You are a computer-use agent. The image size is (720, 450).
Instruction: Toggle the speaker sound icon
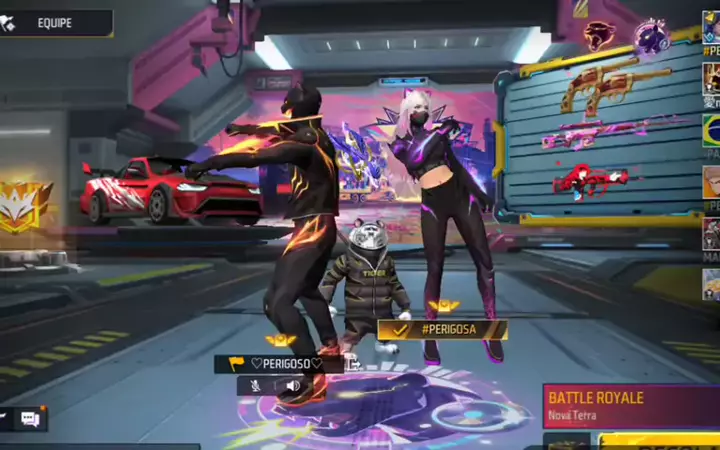click(293, 385)
